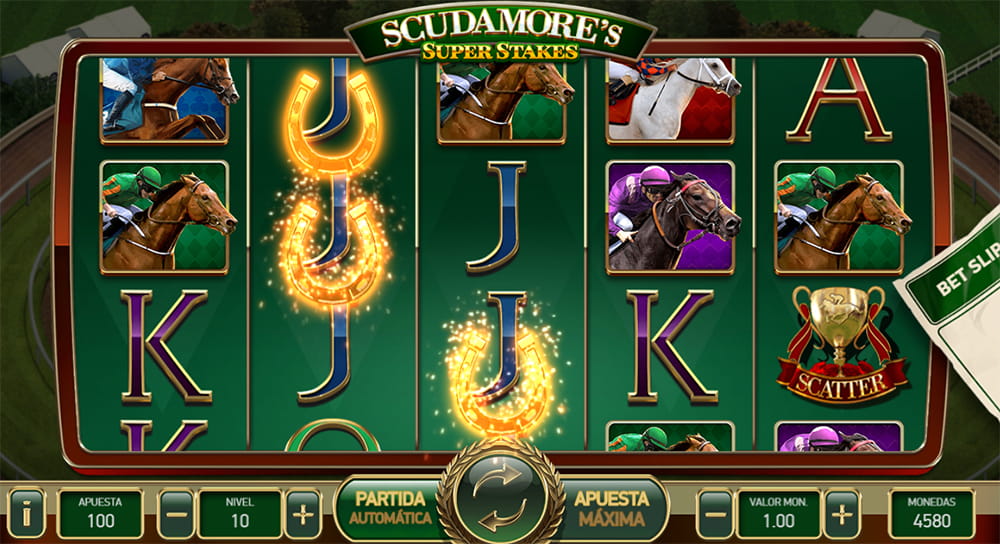This screenshot has width=1000, height=544.
Task: Decrease the bet level (Nivel)
Action: pos(176,513)
